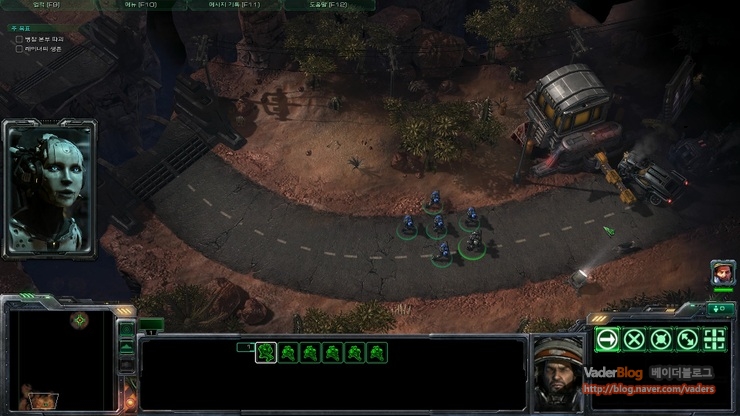Image resolution: width=740 pixels, height=416 pixels.
Task: Select the first objective in the tracker
Action: coord(40,38)
